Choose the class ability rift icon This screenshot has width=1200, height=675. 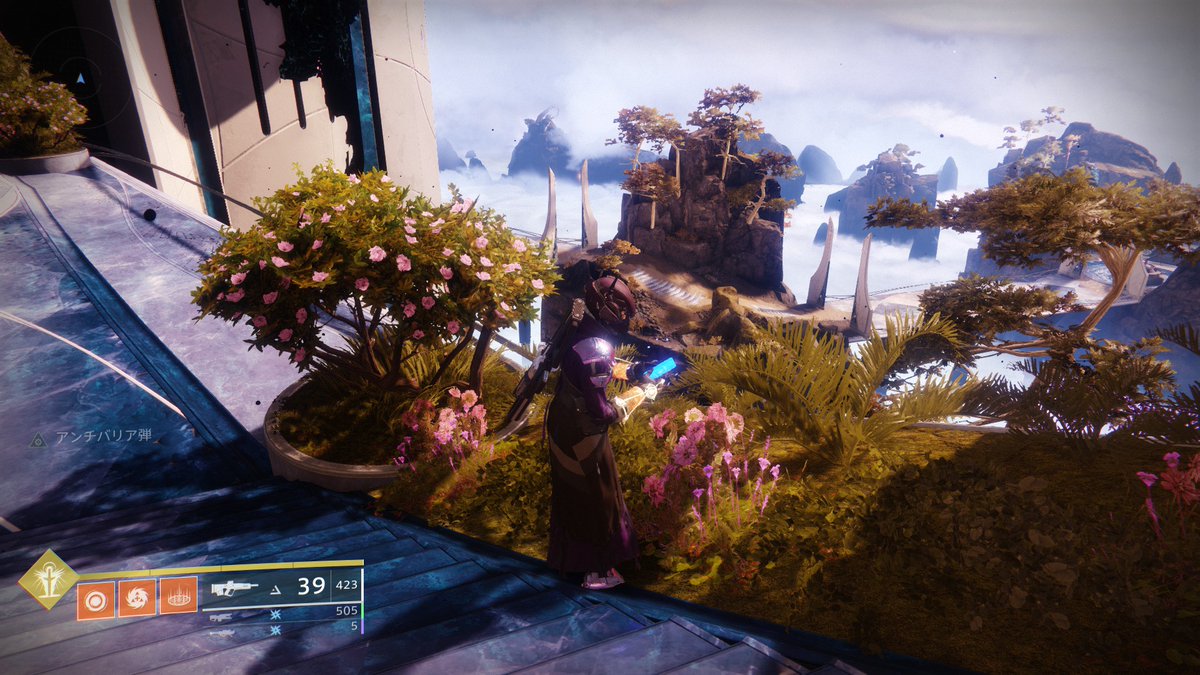[x=179, y=598]
